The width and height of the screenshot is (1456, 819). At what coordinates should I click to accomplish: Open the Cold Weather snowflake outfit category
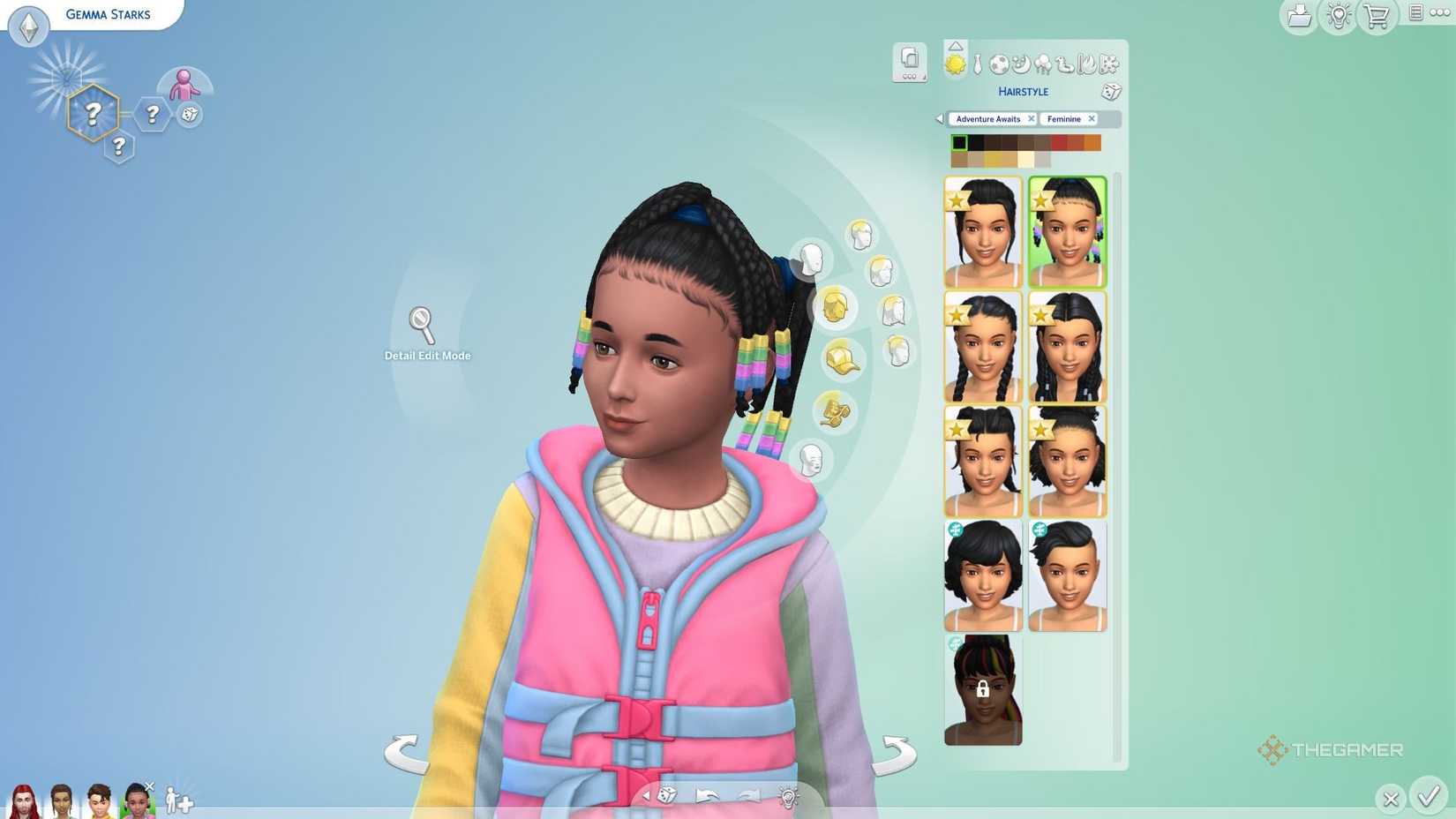coord(1107,63)
